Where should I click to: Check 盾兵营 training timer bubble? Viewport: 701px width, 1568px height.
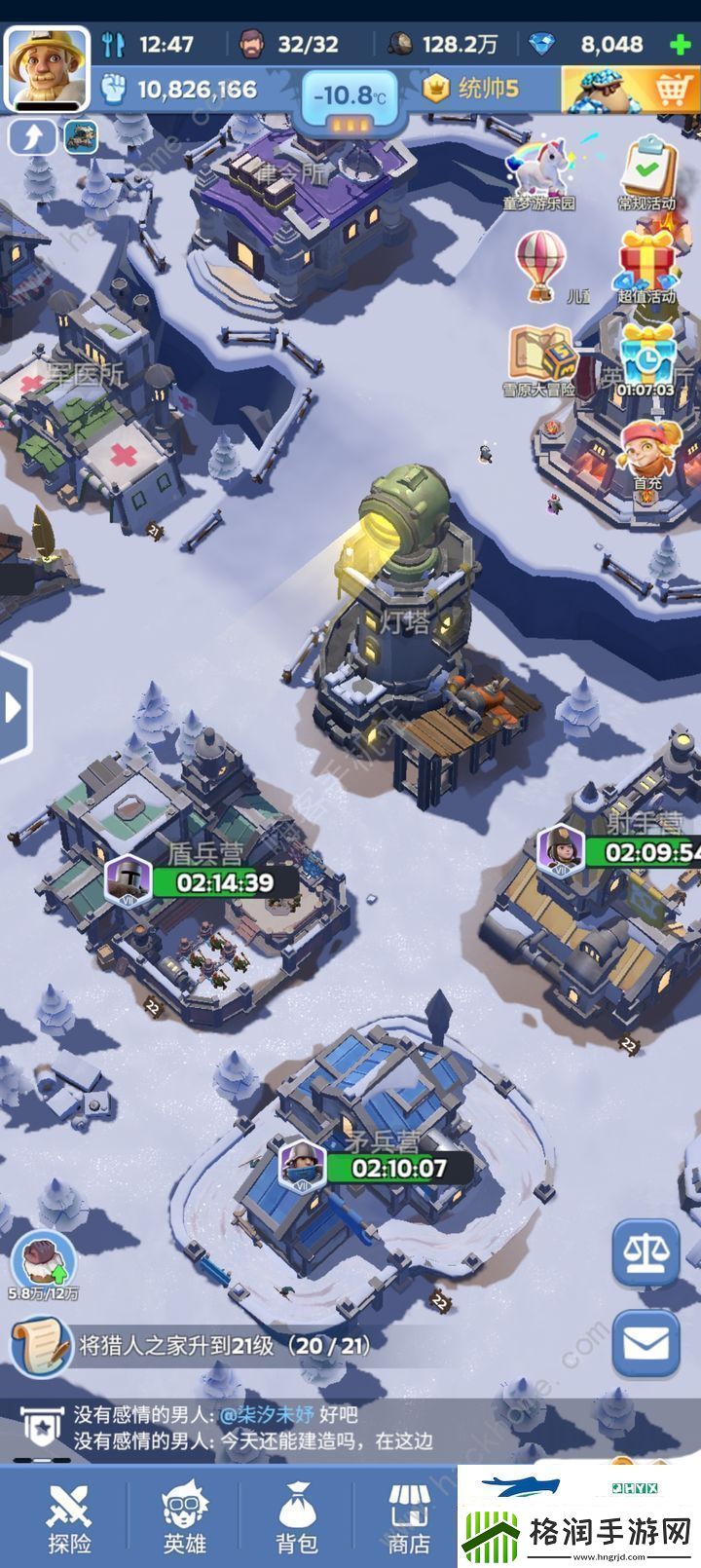click(193, 882)
